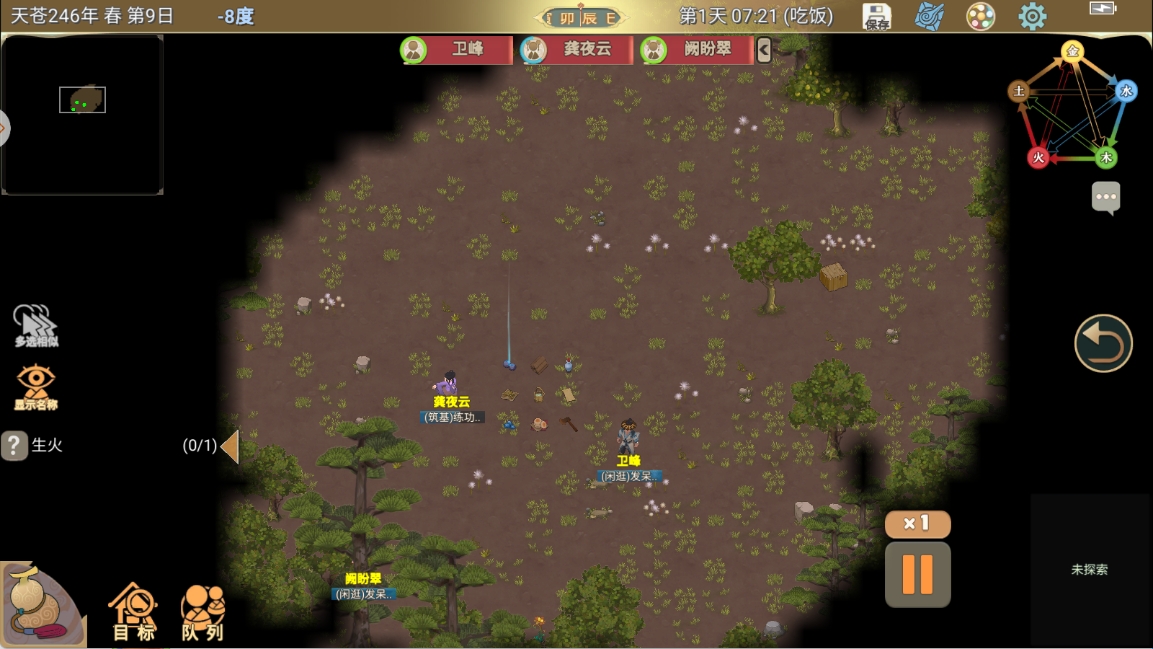The image size is (1153, 649).
Task: Open the 生火 quest help
Action: pos(14,445)
